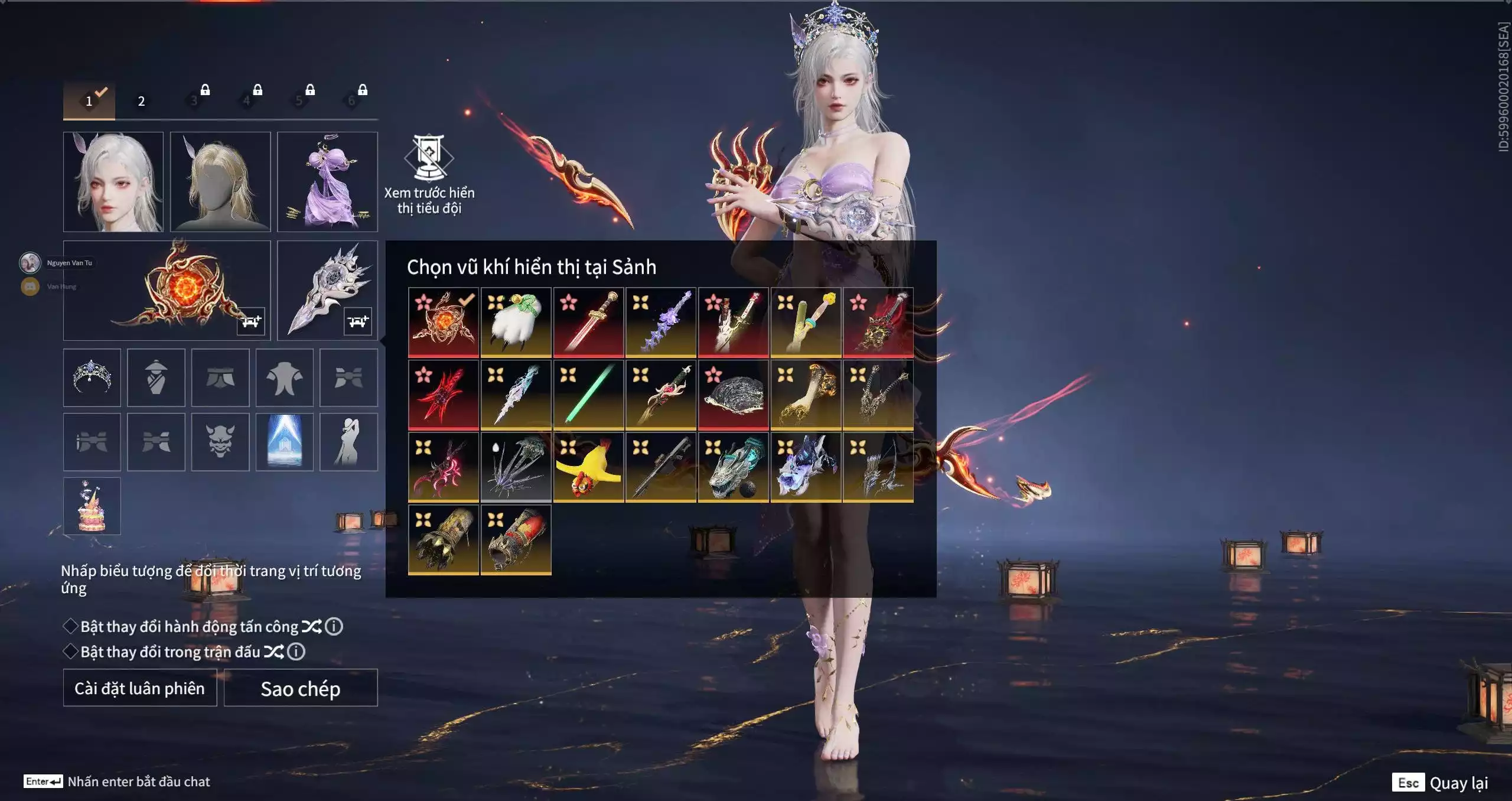
Task: Open the crown headwear accessory slot
Action: 92,377
